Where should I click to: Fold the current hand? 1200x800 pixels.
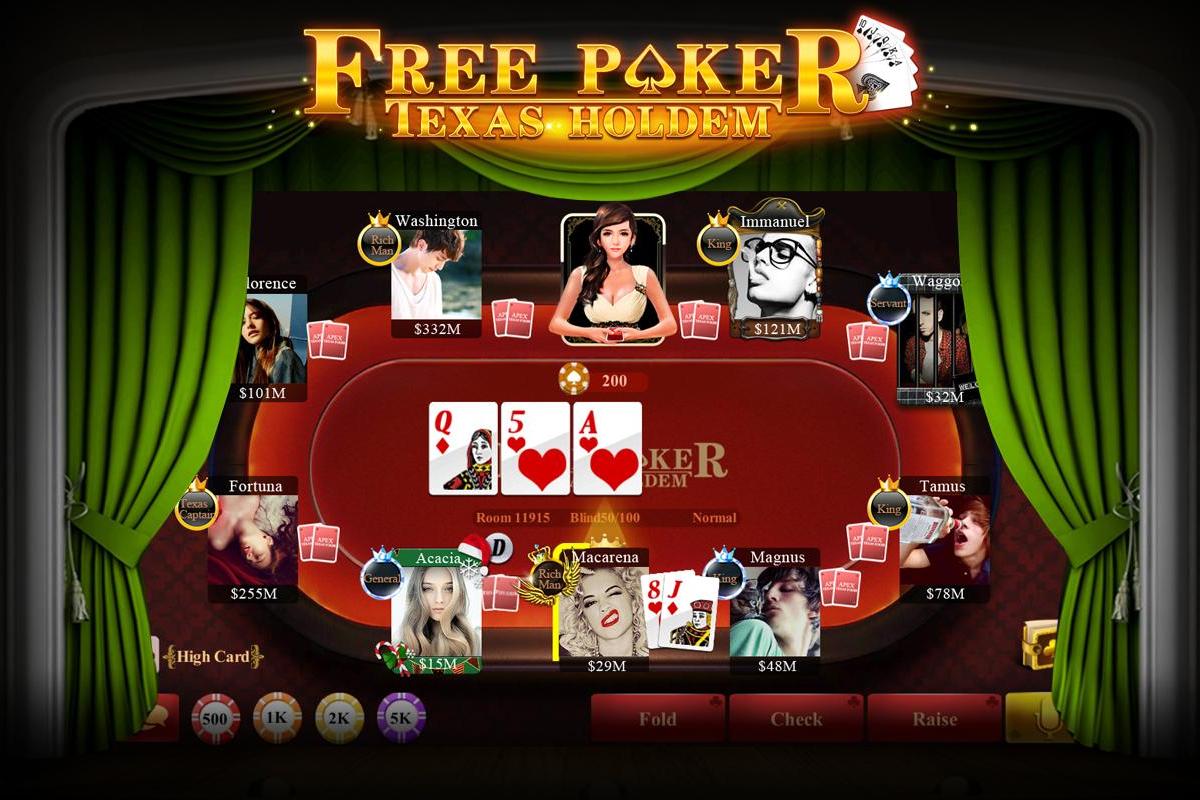pyautogui.click(x=658, y=718)
